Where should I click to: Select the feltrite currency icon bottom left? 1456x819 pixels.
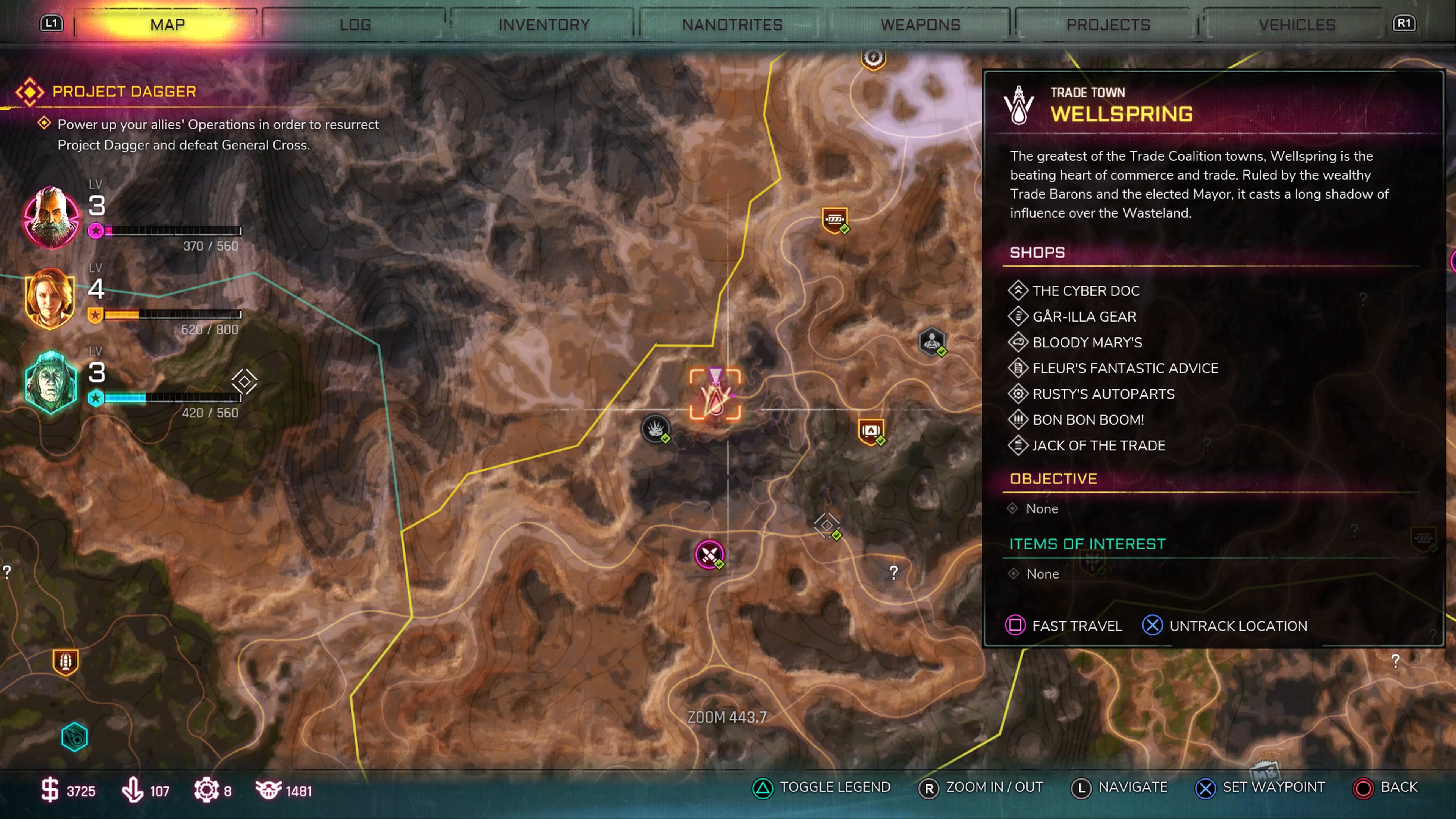tap(132, 789)
